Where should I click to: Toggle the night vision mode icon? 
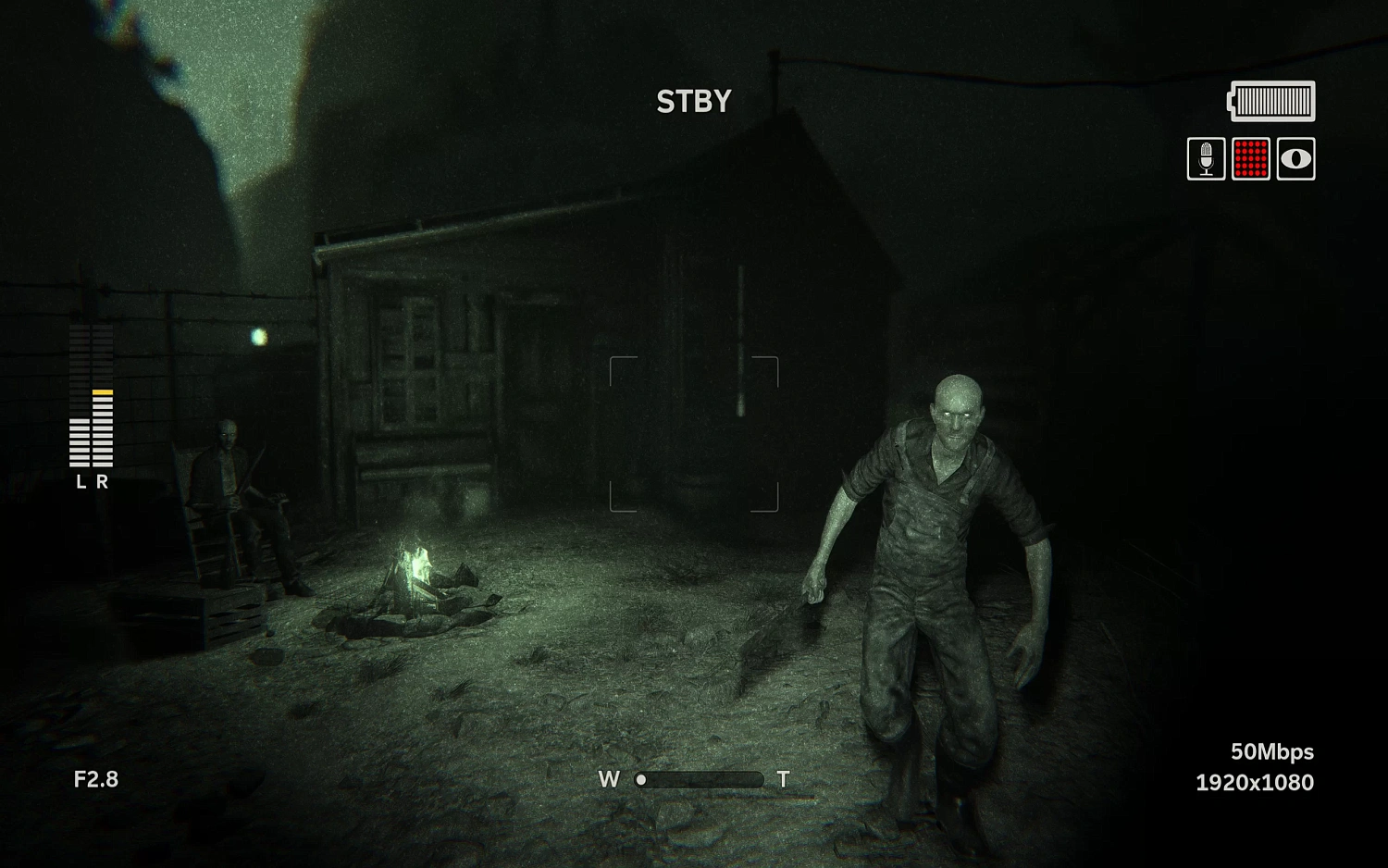(x=1294, y=158)
